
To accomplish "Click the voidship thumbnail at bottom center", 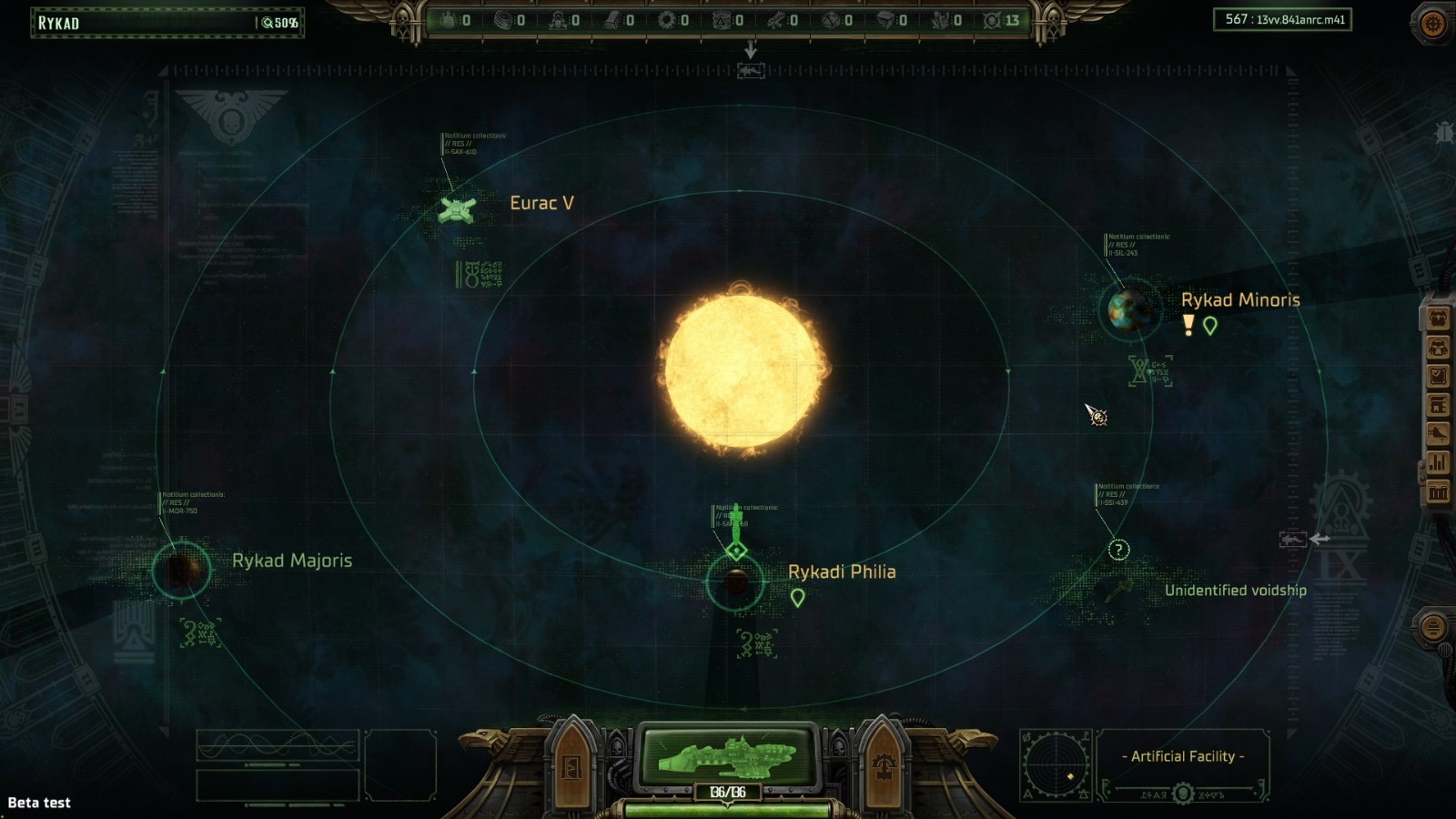I will click(728, 754).
